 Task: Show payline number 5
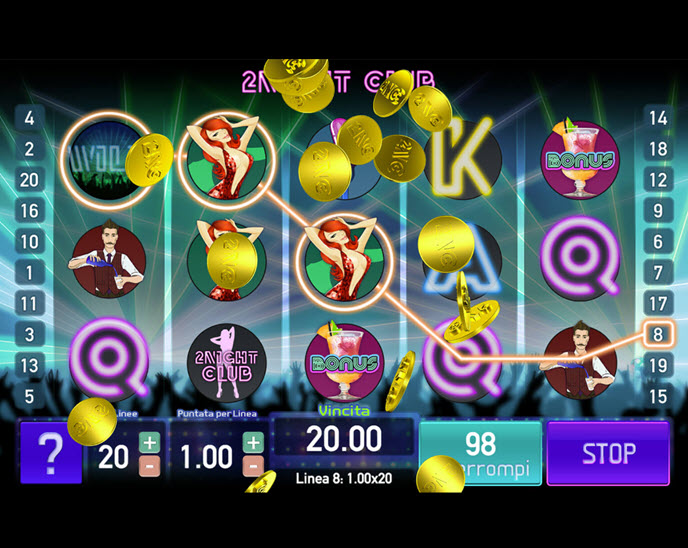tap(29, 396)
